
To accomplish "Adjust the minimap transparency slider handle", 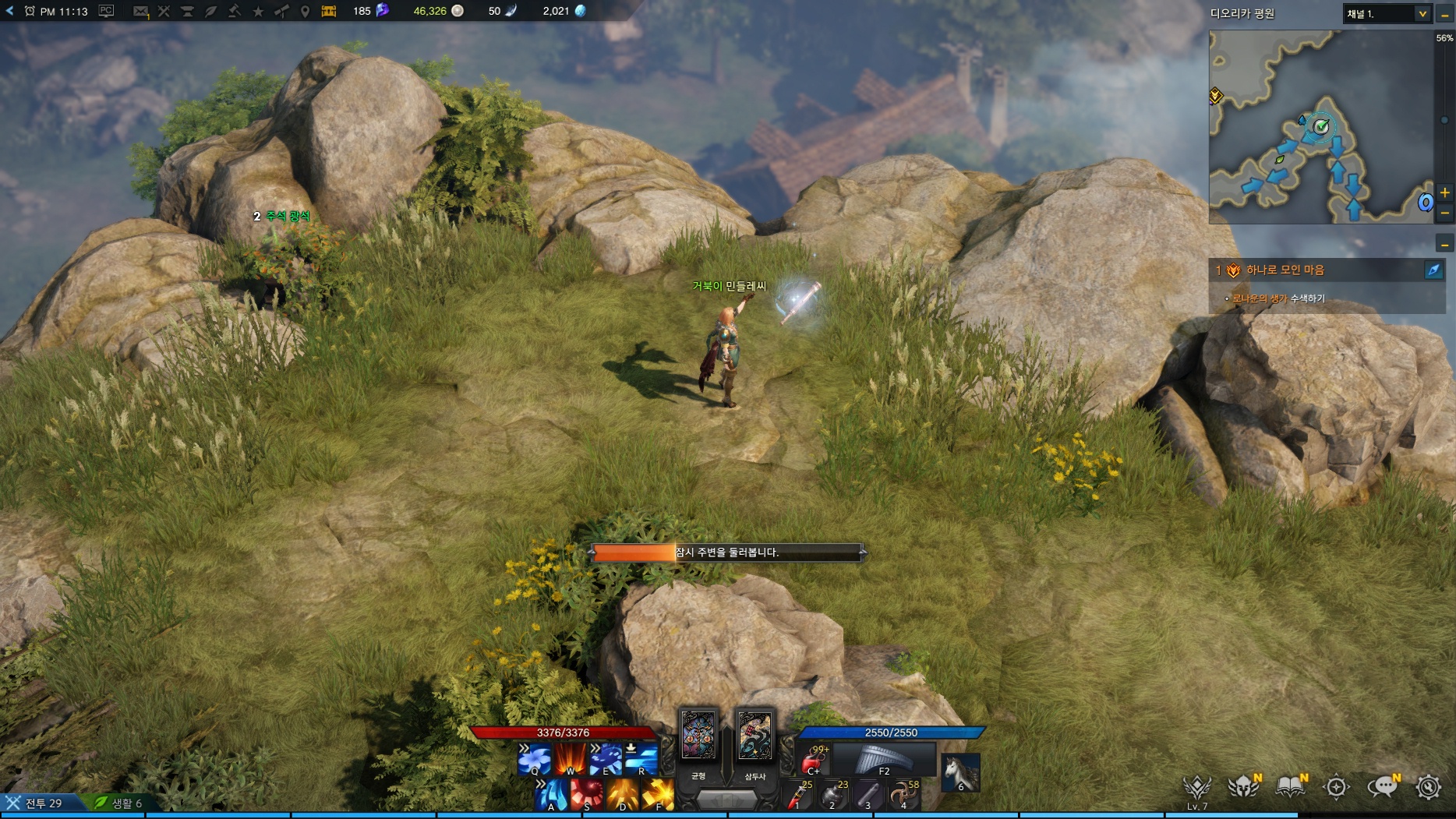I will tap(1444, 120).
